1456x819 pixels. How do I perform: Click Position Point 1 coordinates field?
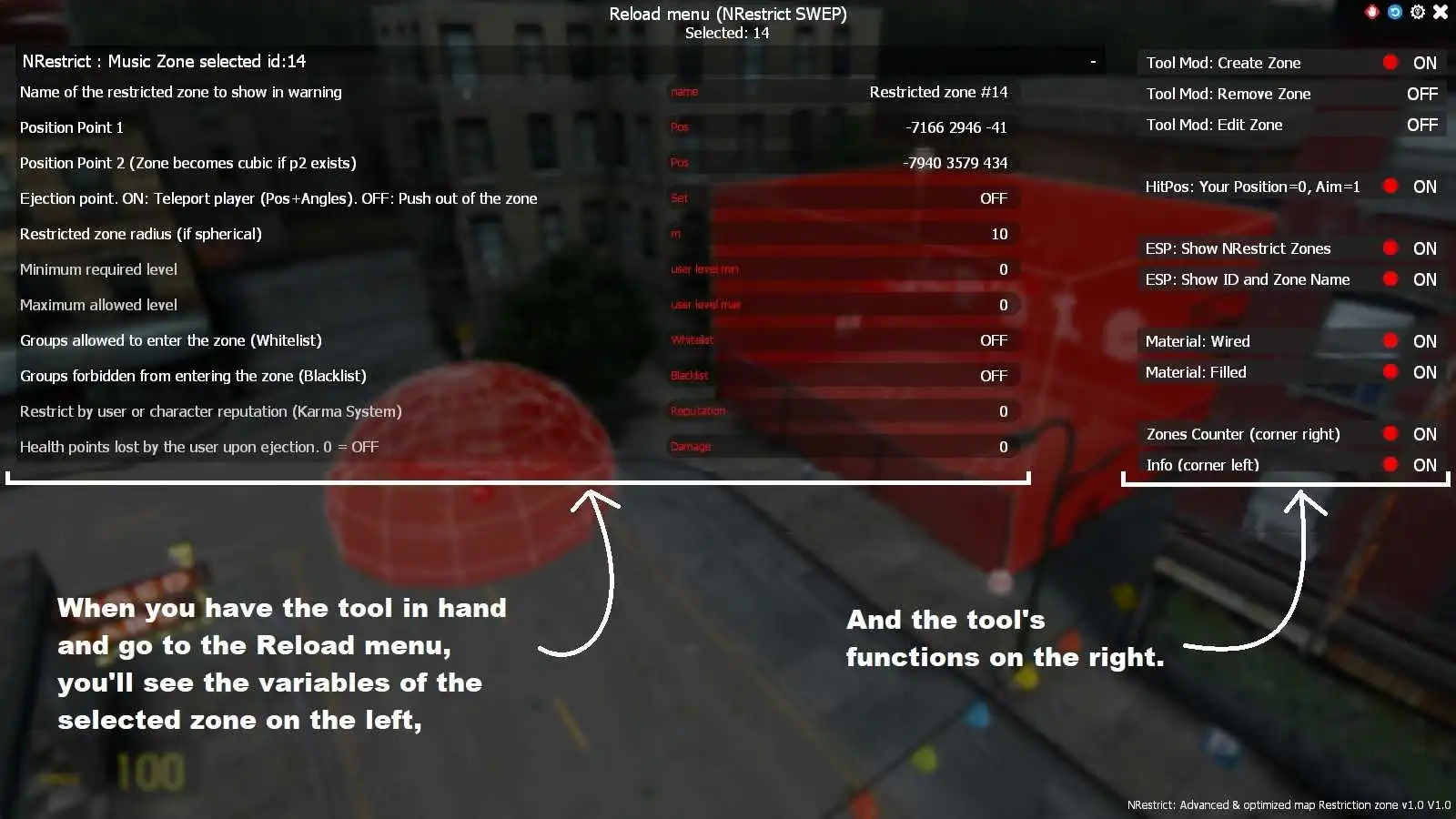pyautogui.click(x=955, y=127)
